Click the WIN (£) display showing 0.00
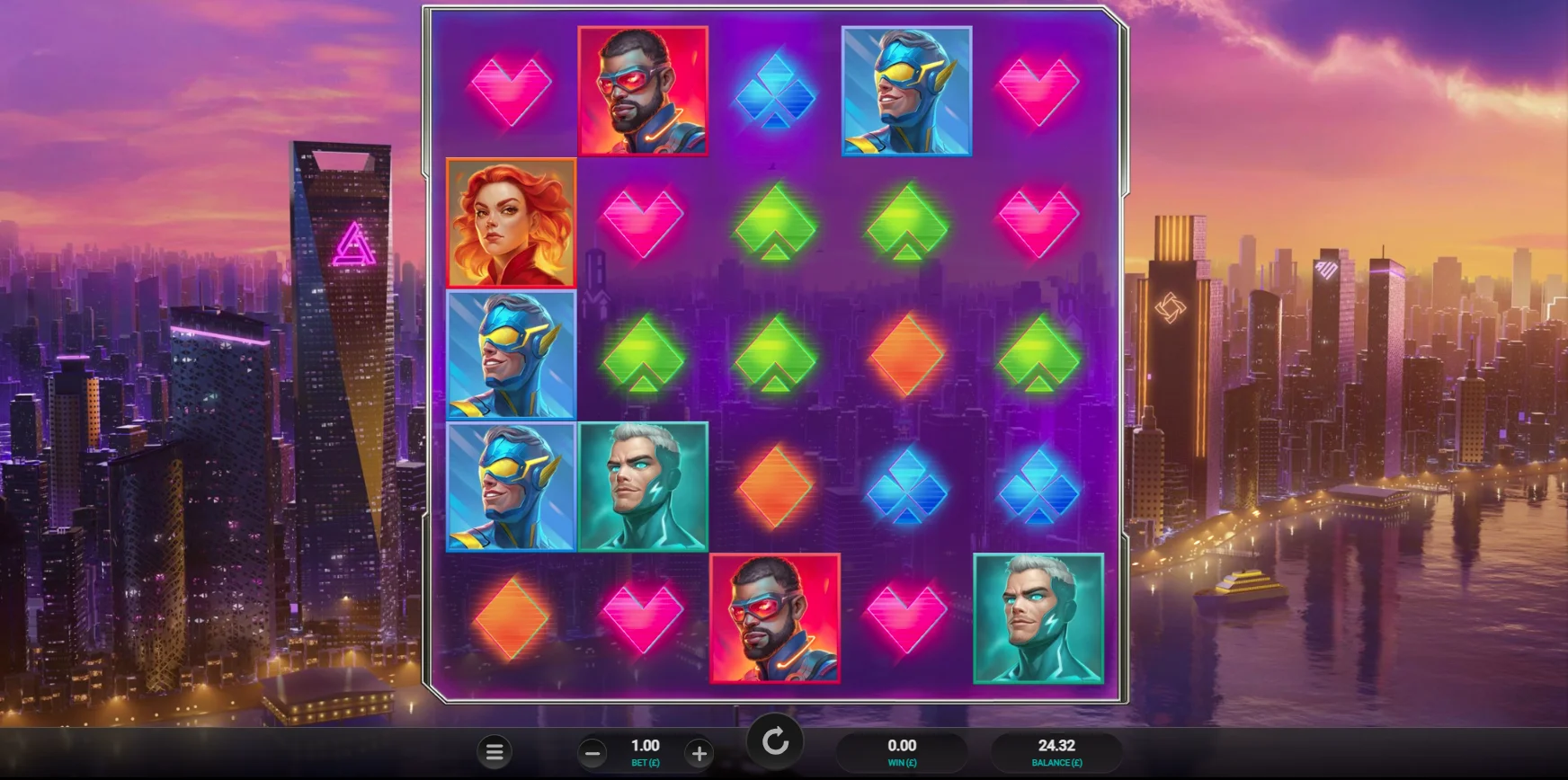 tap(902, 751)
